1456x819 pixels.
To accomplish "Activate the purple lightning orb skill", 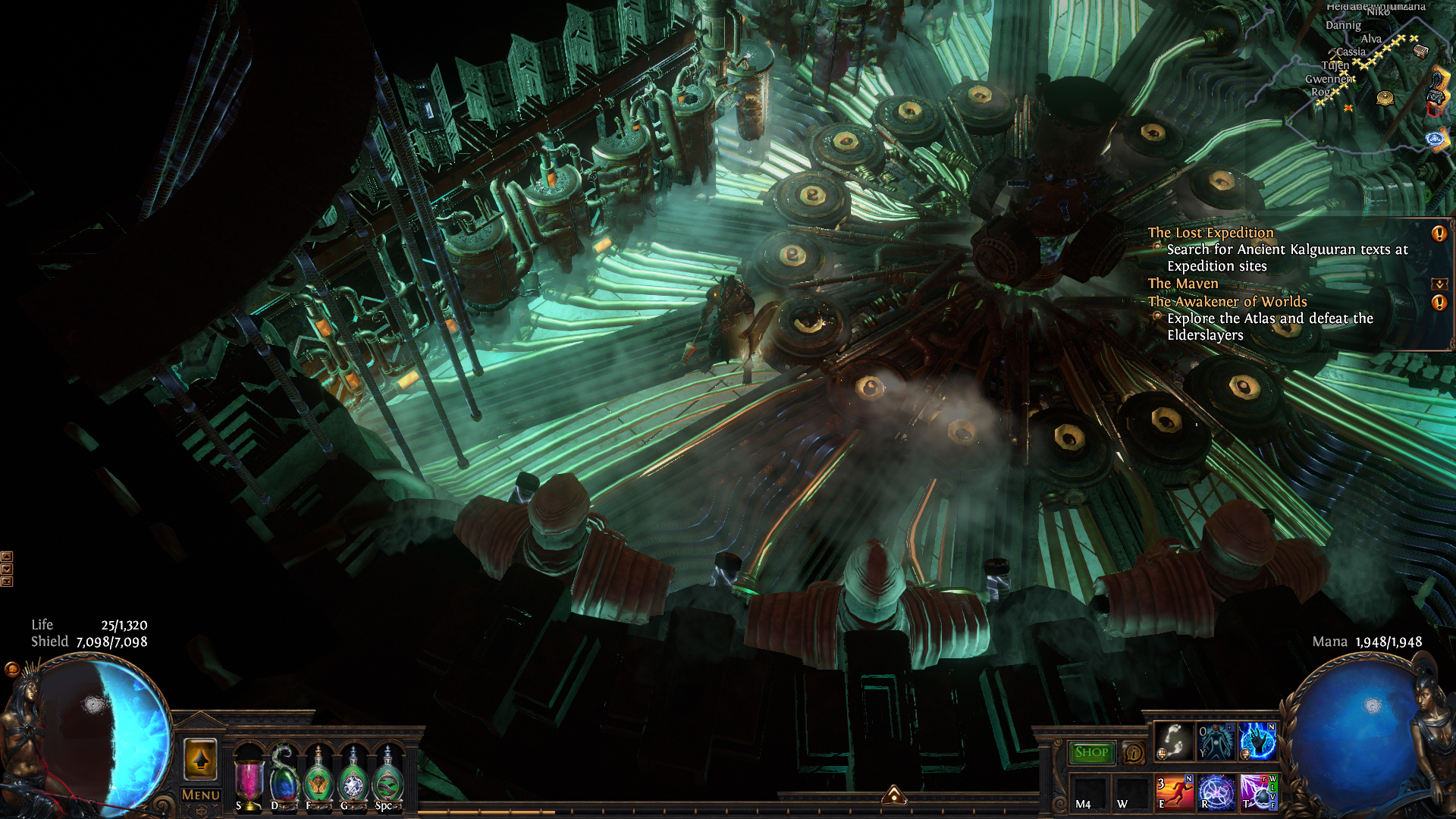I will click(x=1259, y=792).
